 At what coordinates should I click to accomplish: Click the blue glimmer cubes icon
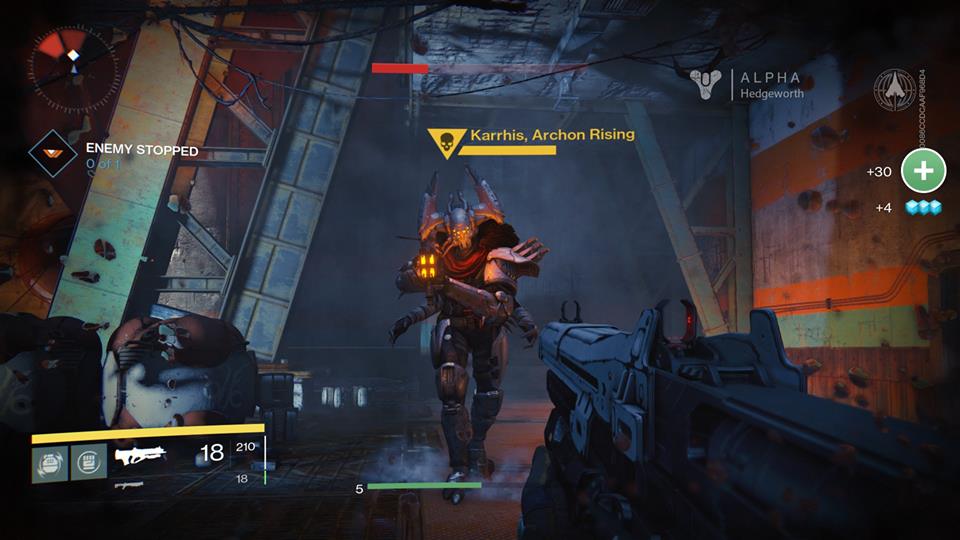point(923,207)
